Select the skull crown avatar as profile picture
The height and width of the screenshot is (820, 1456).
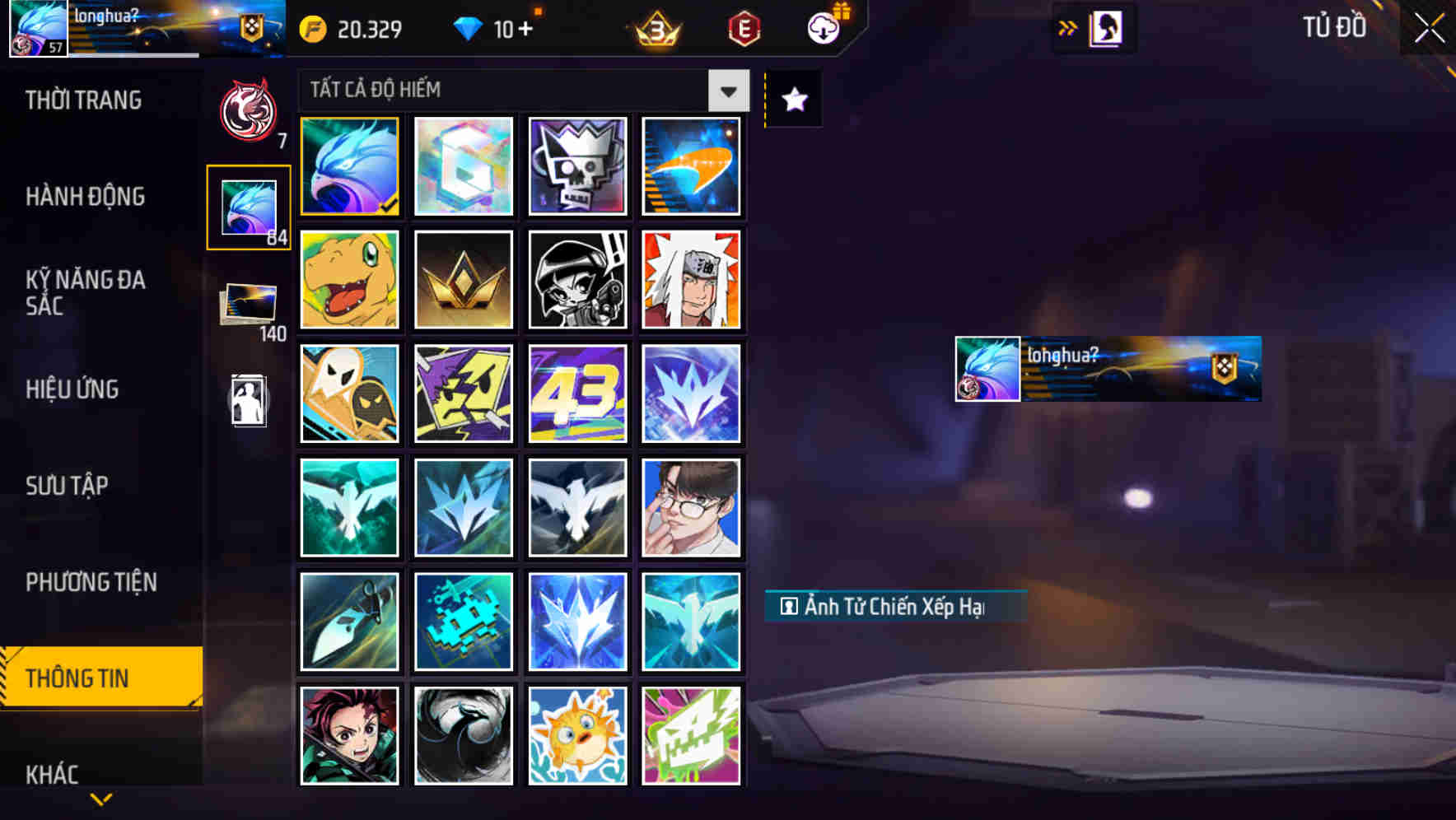[x=577, y=167]
